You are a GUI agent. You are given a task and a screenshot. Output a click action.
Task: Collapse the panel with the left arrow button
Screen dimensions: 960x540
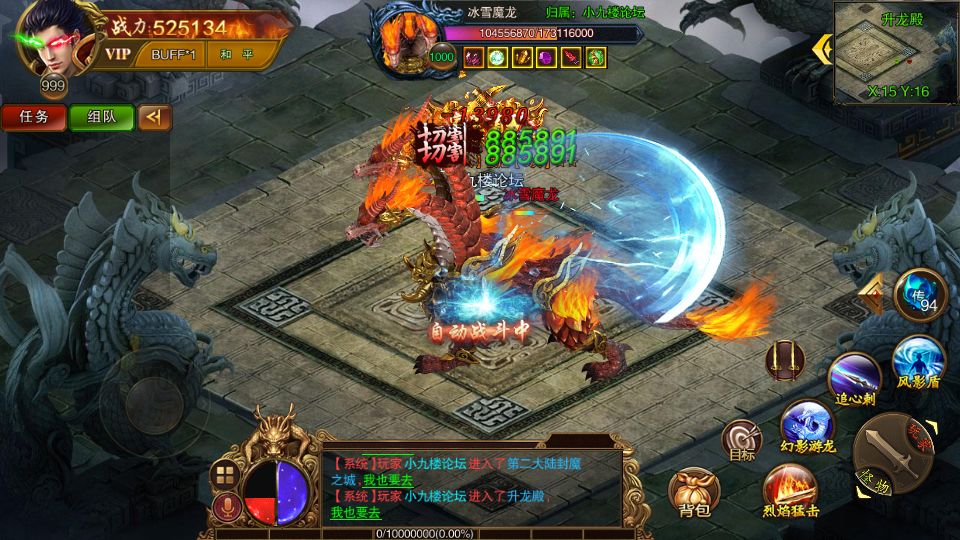154,117
